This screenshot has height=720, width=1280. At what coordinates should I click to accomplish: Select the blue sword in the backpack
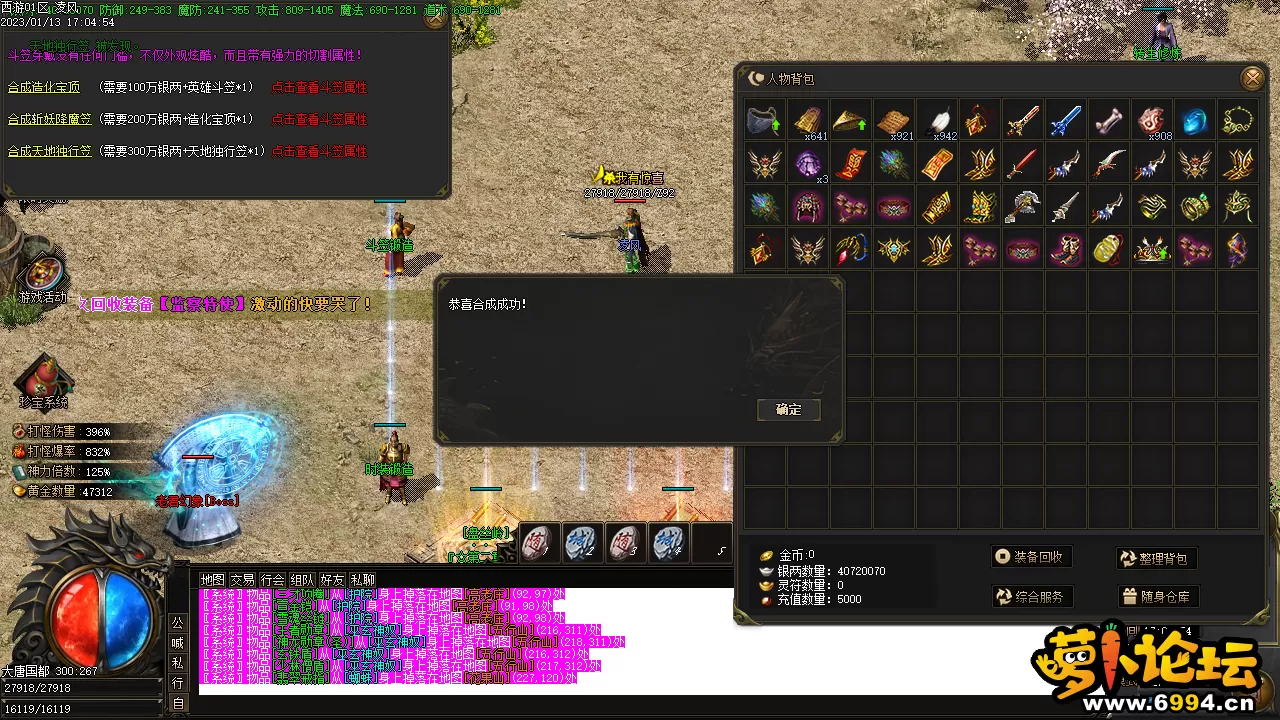point(1065,121)
